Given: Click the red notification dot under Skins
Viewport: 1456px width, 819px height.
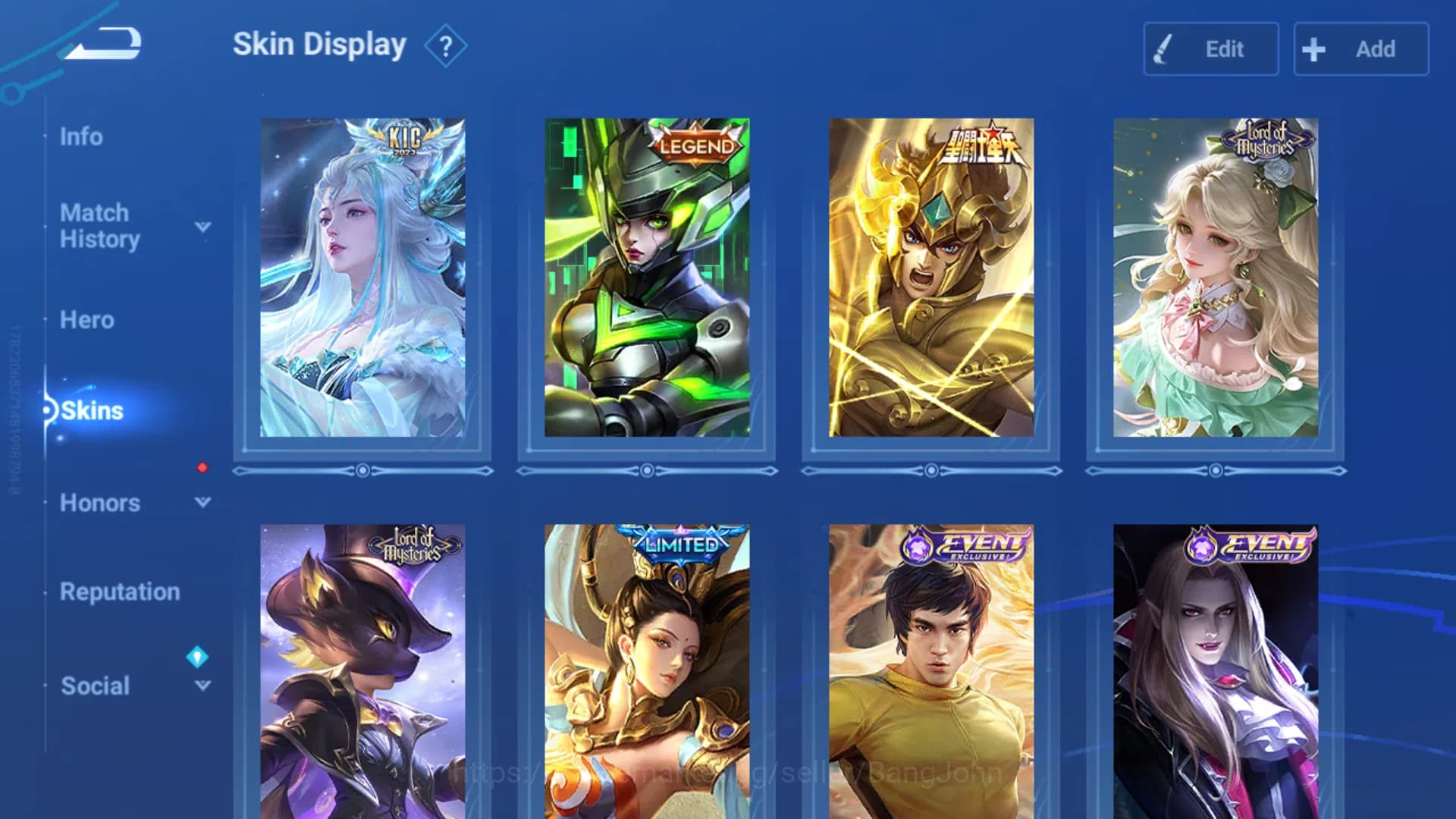Looking at the screenshot, I should click(201, 469).
